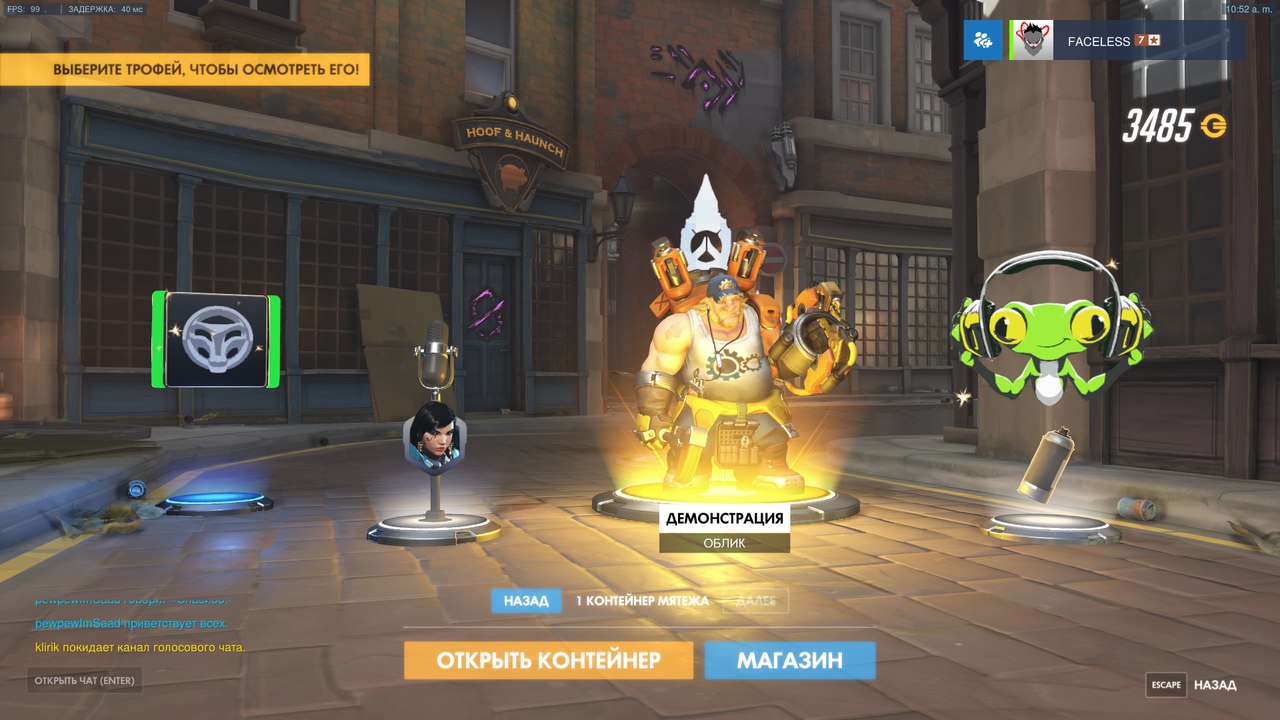This screenshot has width=1280, height=720.
Task: Return using the ESCAPE НАЗАД button
Action: pos(1192,685)
